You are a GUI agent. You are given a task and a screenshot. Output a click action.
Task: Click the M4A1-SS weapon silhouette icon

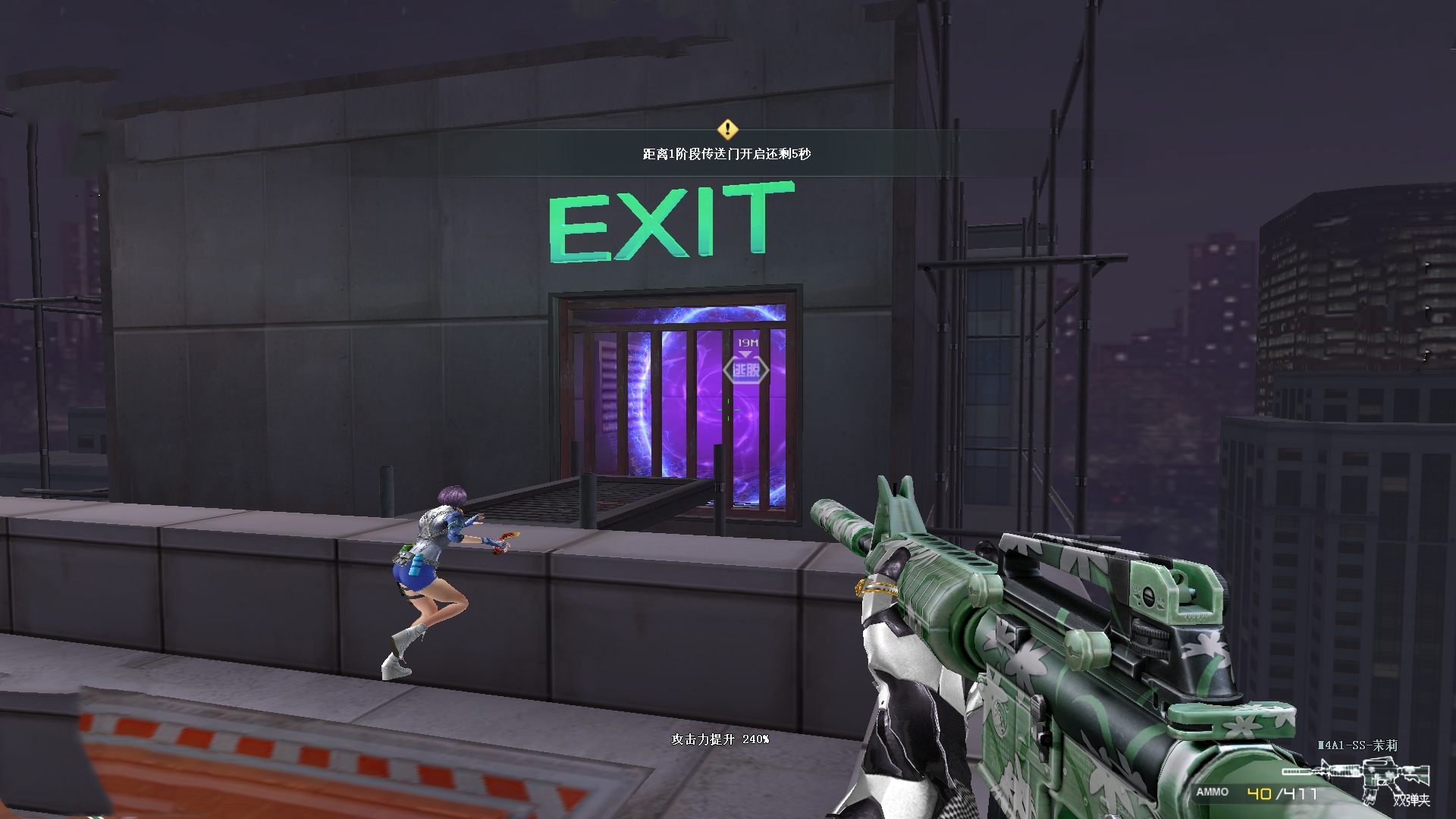coord(1357,776)
